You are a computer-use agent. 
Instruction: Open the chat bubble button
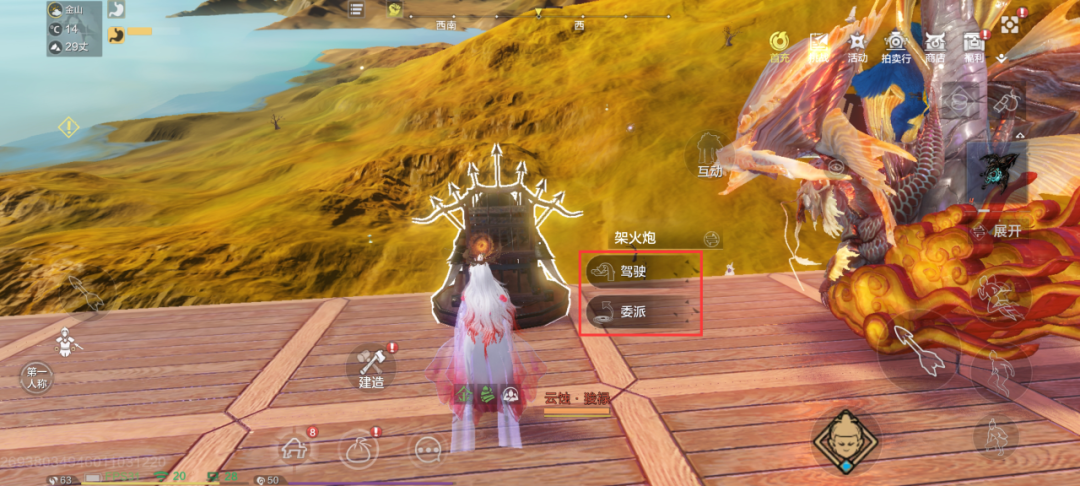pyautogui.click(x=428, y=449)
